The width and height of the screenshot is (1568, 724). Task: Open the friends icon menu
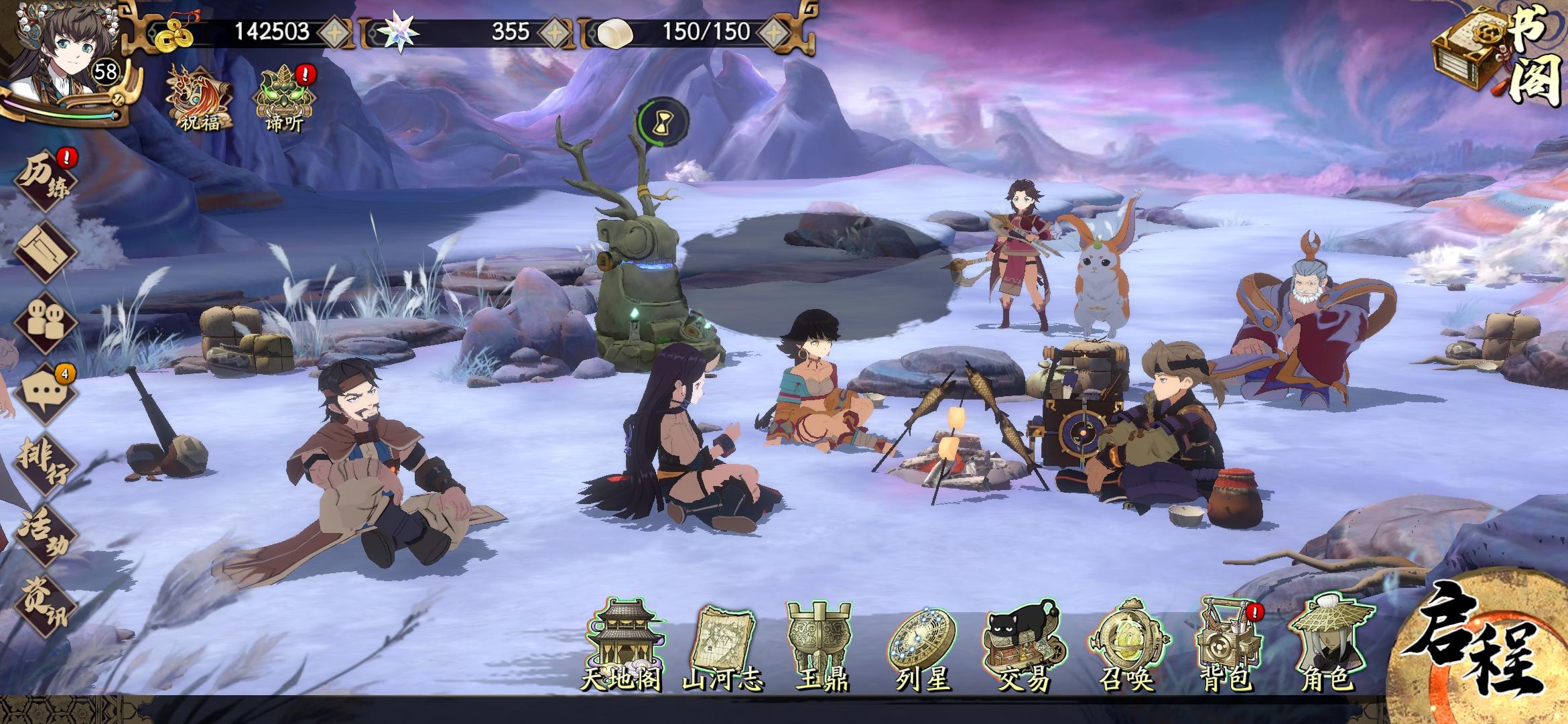pos(46,322)
